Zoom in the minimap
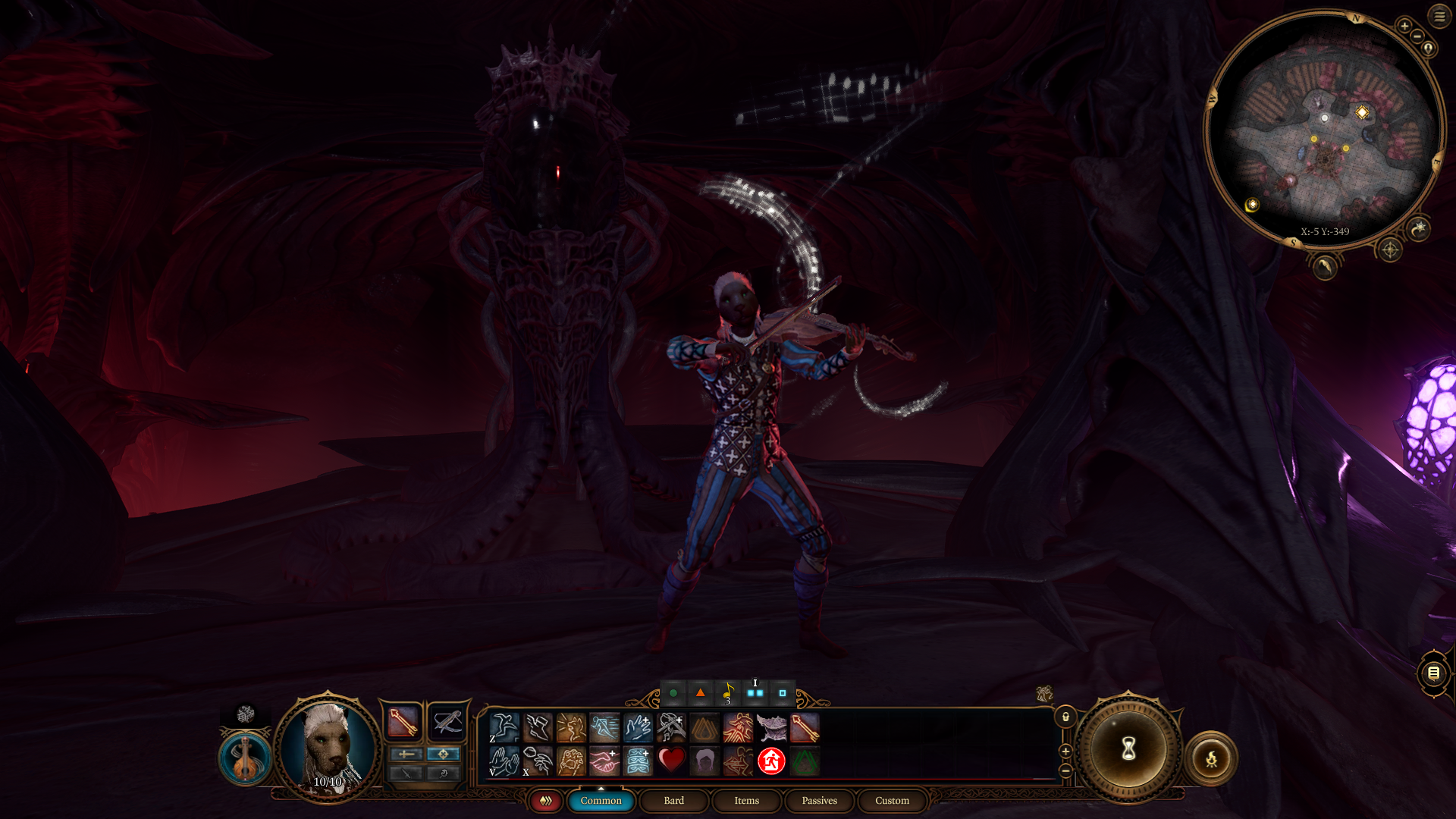The height and width of the screenshot is (819, 1456). [x=1404, y=26]
